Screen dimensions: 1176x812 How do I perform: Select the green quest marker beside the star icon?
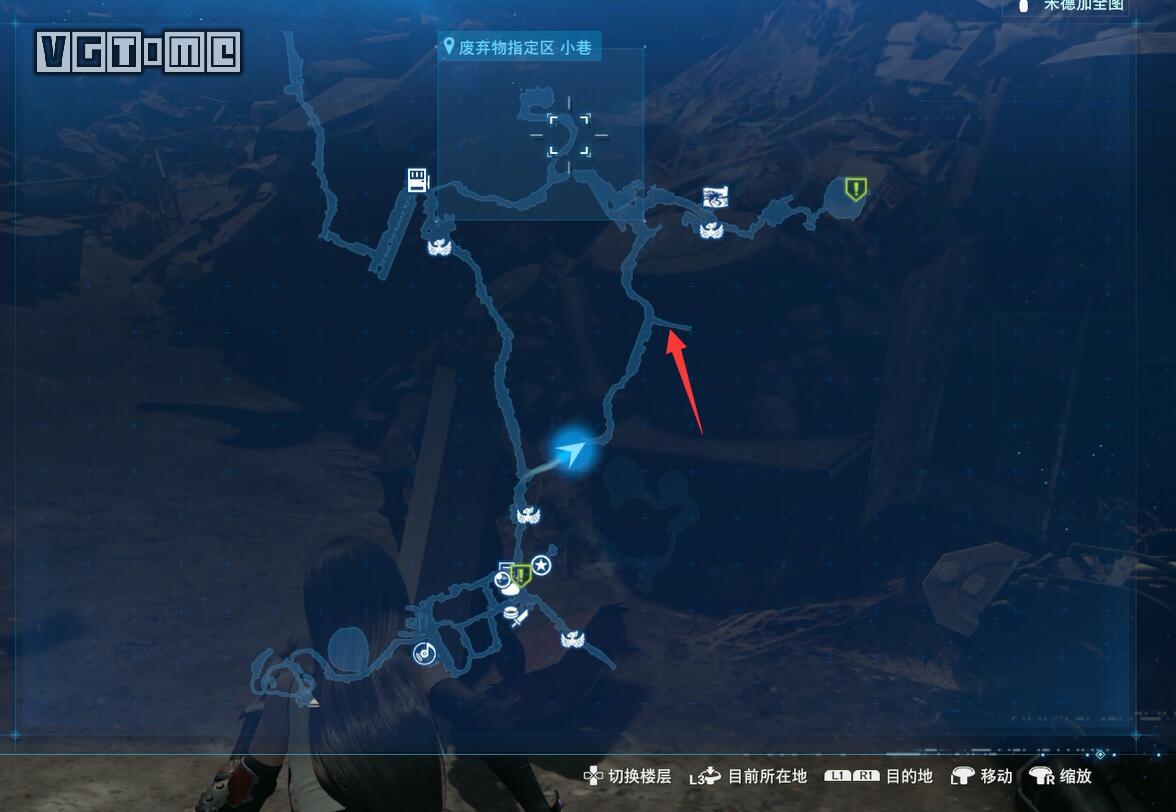point(521,574)
